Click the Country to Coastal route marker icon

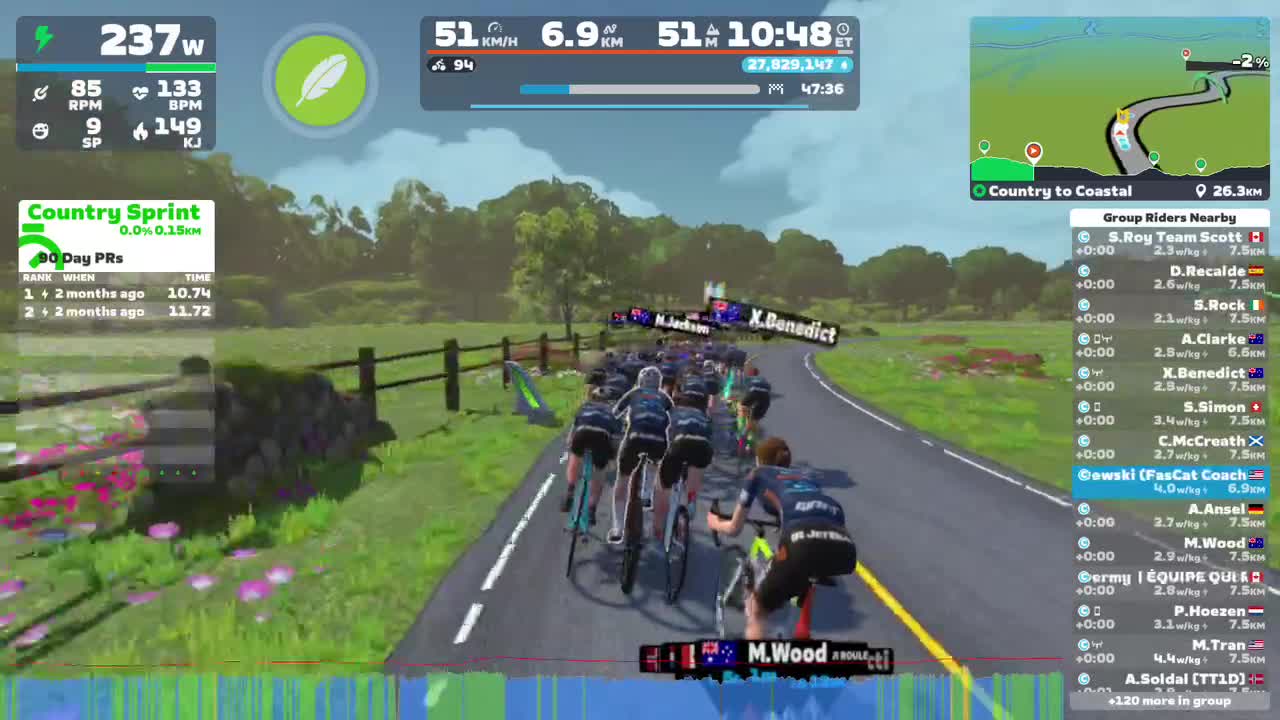click(980, 191)
